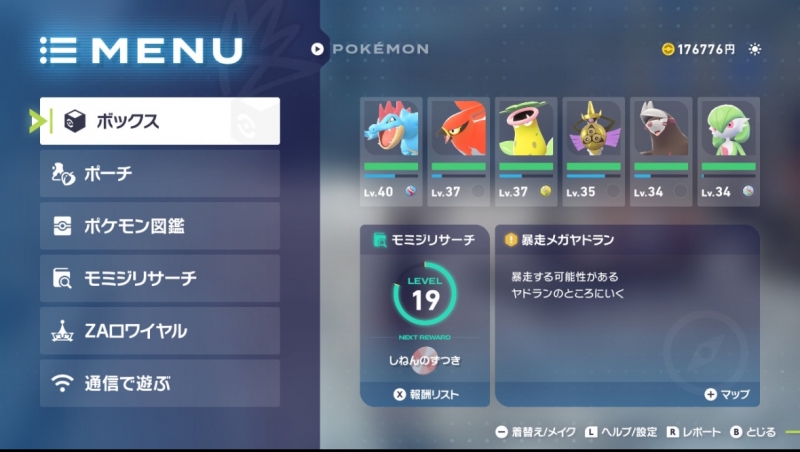
Task: Open the 報酬リスト reward list
Action: coord(425,395)
